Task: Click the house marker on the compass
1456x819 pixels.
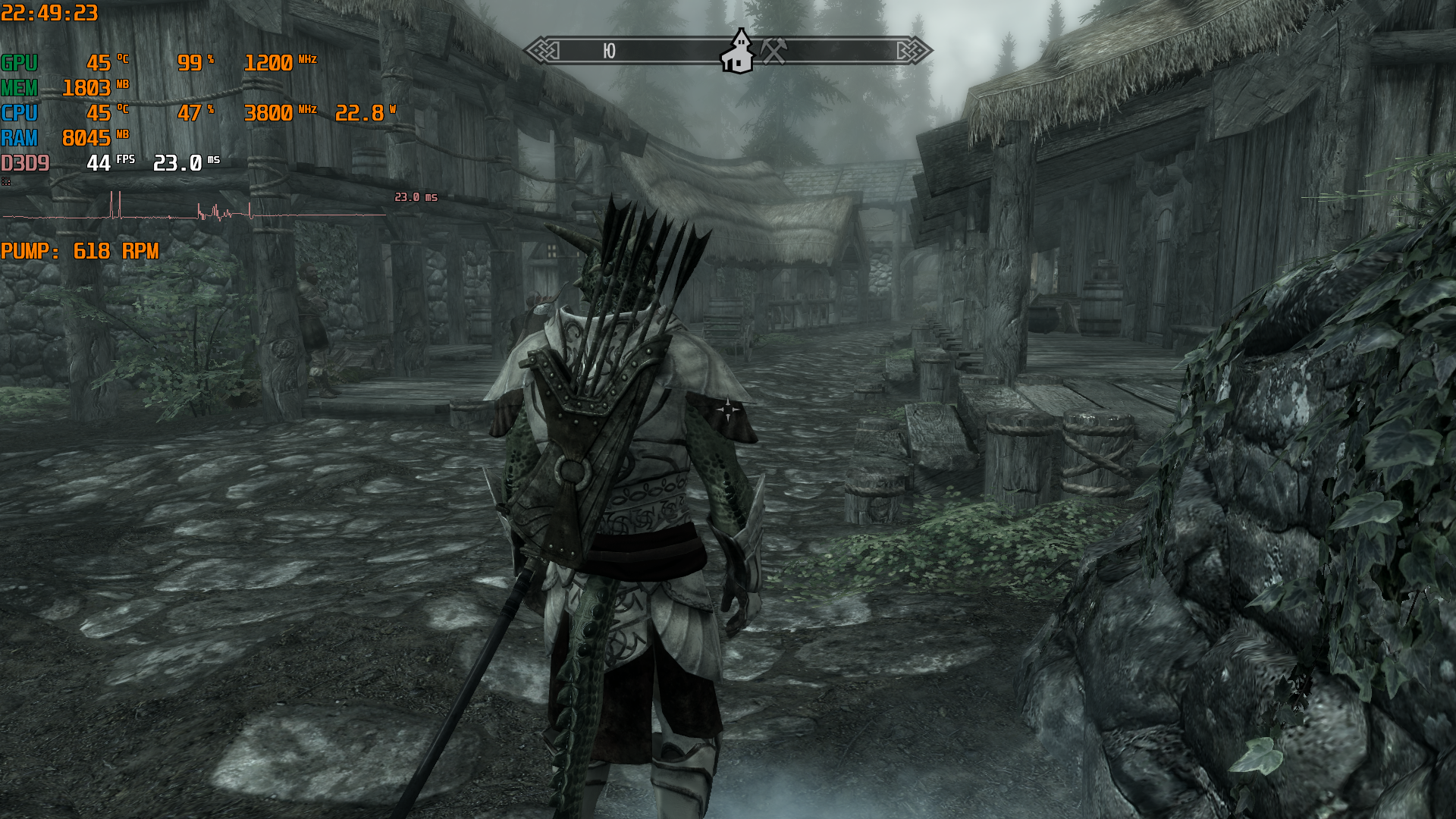Action: pos(737,52)
